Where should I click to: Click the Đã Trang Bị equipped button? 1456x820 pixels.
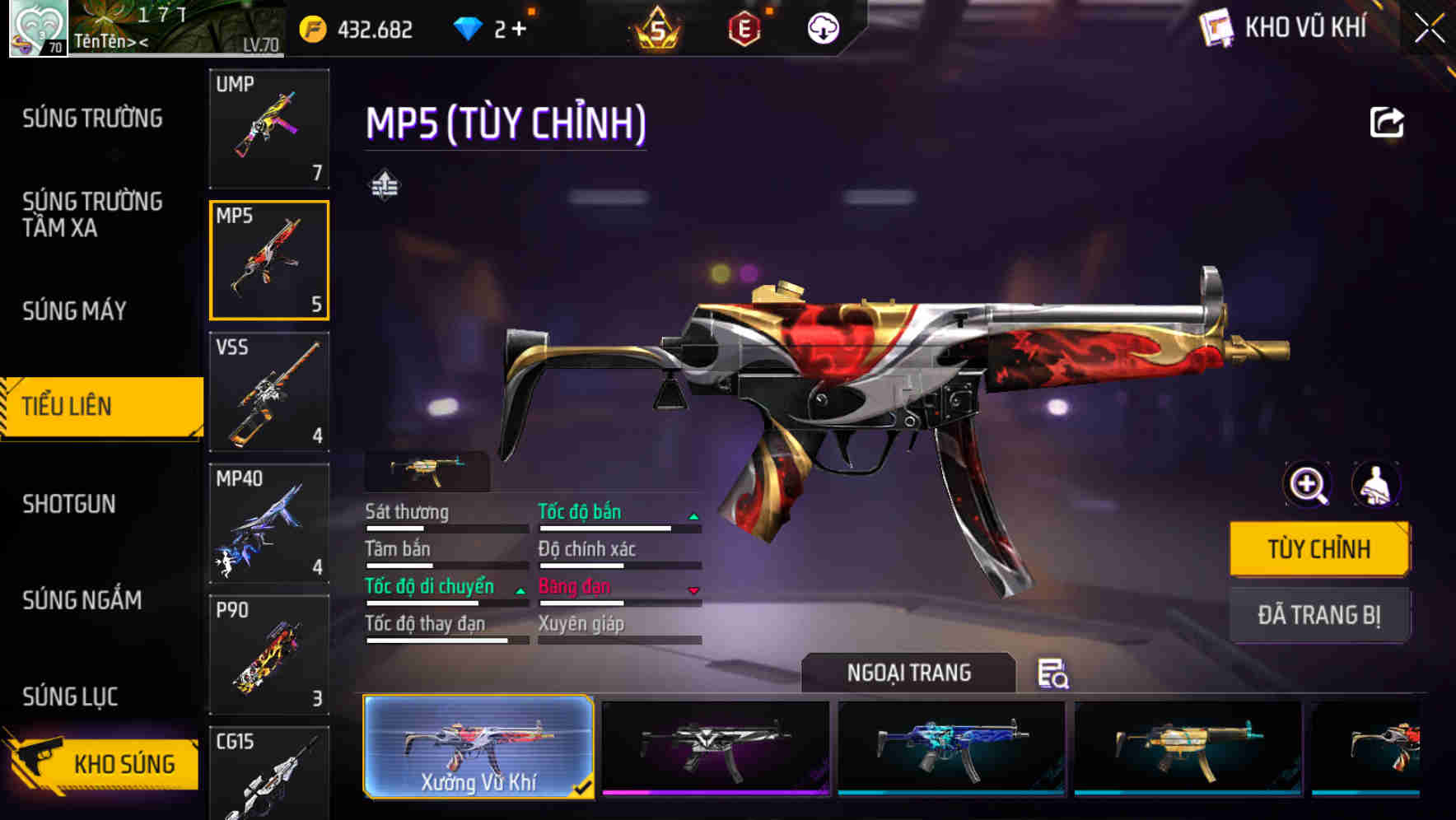pos(1318,615)
